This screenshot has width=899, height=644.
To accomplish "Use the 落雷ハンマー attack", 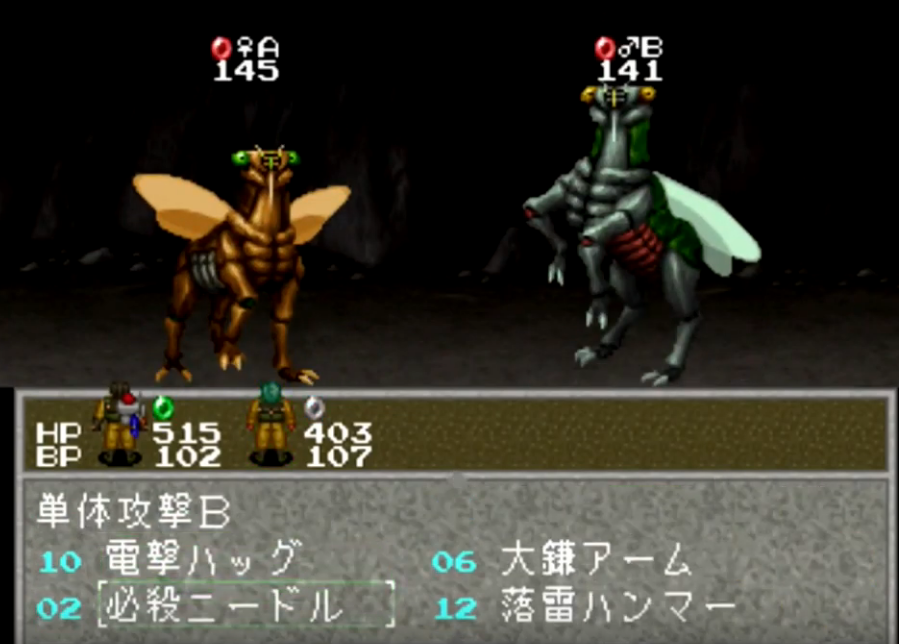I will click(x=618, y=604).
